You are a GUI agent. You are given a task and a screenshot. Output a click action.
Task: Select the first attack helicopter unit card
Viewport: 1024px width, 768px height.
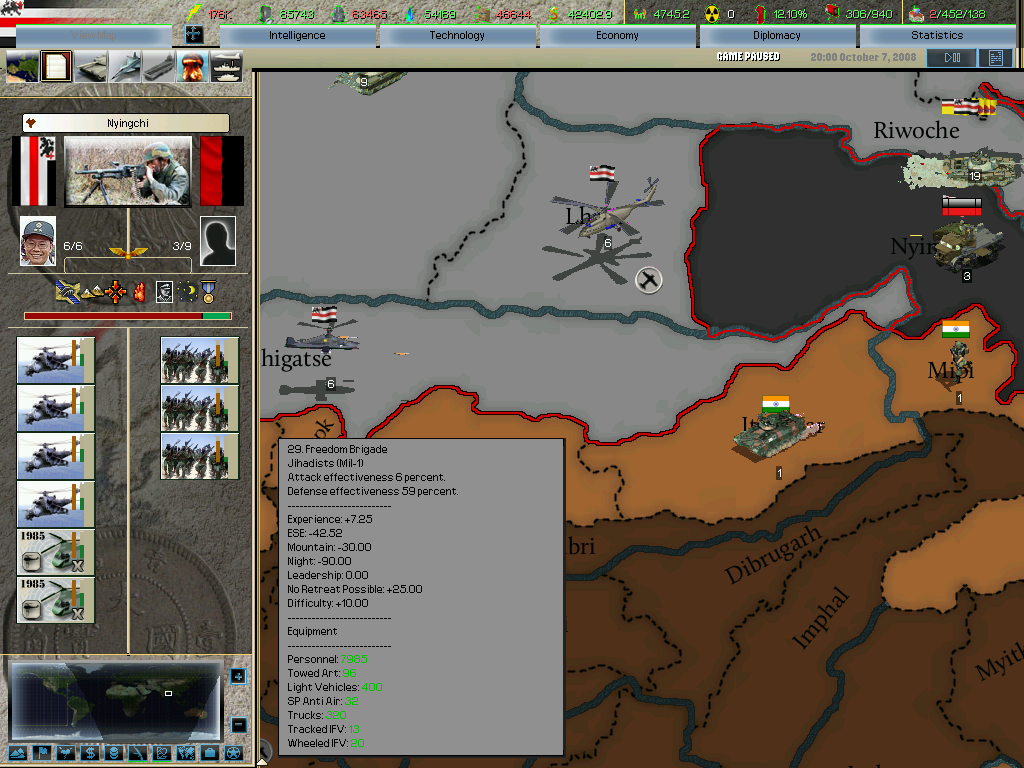click(55, 361)
